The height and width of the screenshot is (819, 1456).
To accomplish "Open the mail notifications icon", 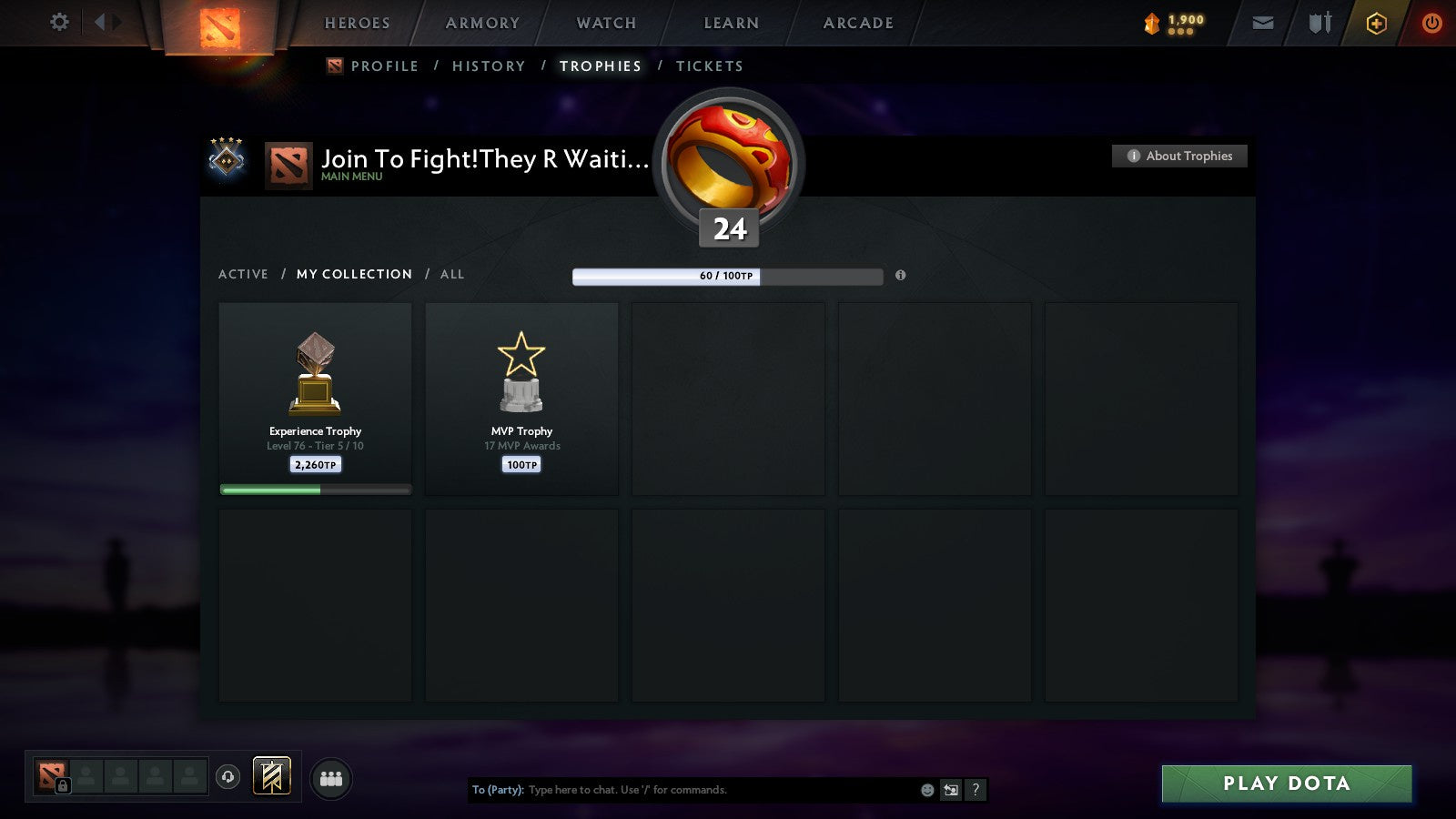I will (1262, 23).
